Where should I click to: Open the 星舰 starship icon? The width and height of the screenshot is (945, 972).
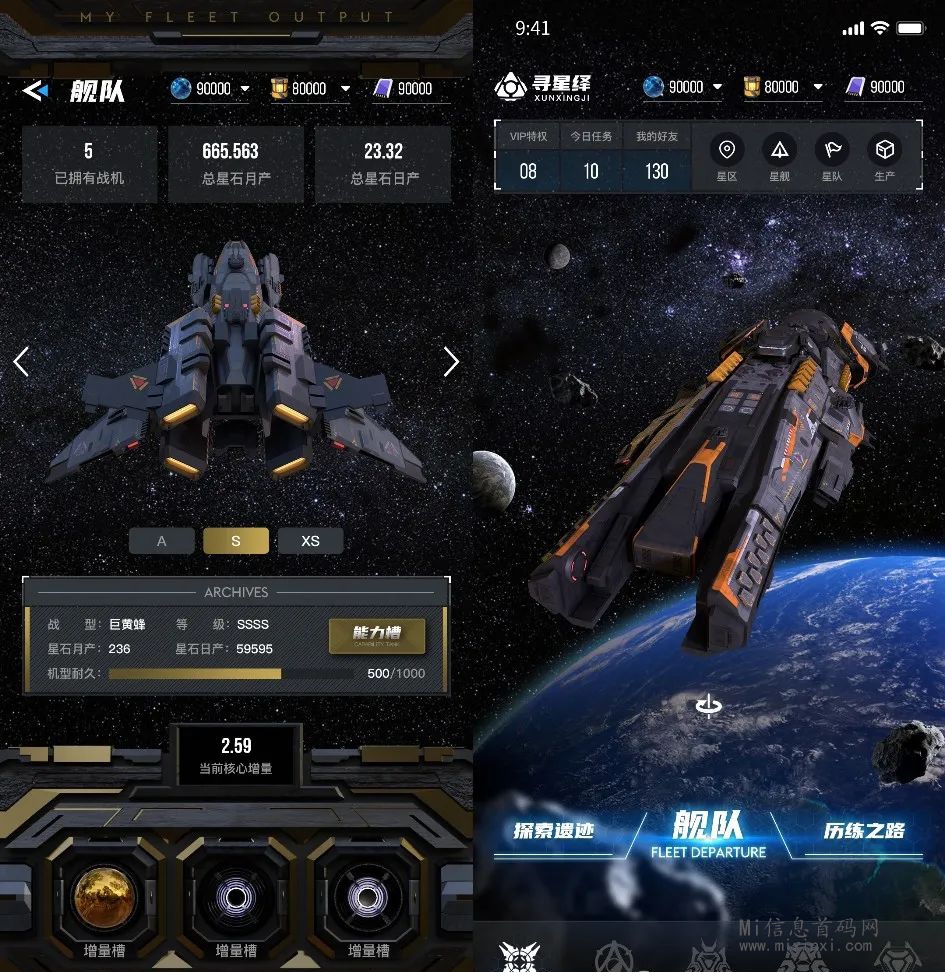(x=779, y=157)
